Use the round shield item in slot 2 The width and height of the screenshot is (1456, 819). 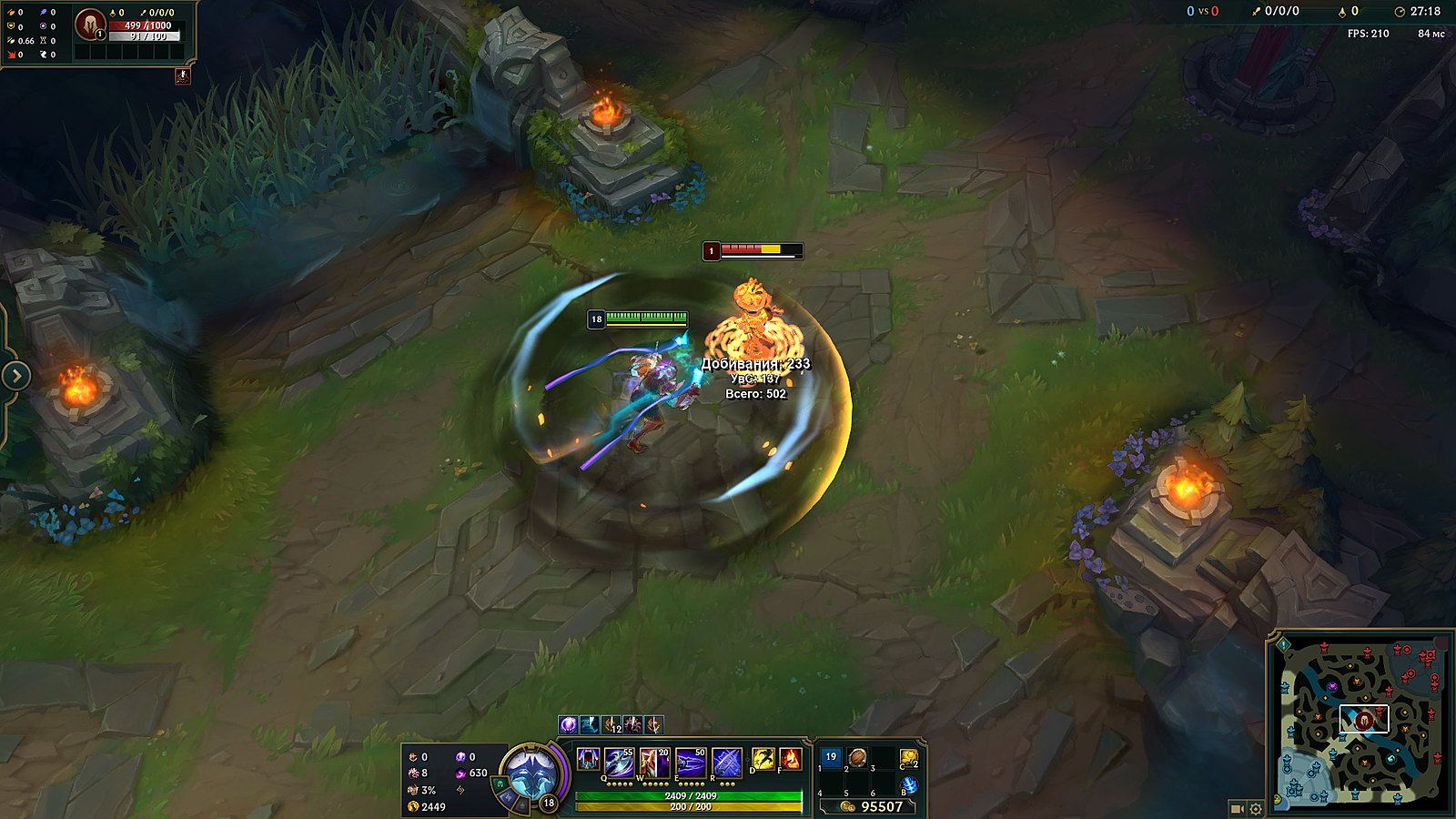click(857, 757)
